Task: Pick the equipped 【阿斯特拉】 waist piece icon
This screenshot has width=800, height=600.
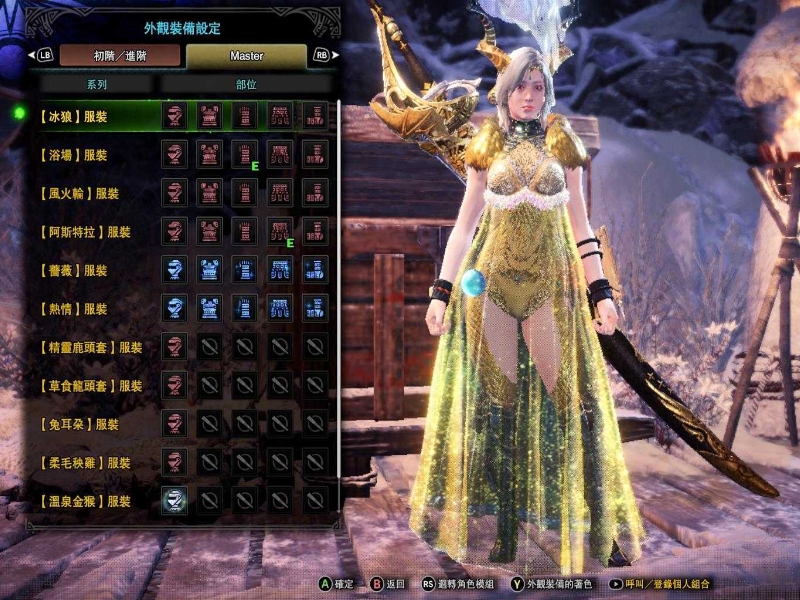Action: click(x=280, y=232)
